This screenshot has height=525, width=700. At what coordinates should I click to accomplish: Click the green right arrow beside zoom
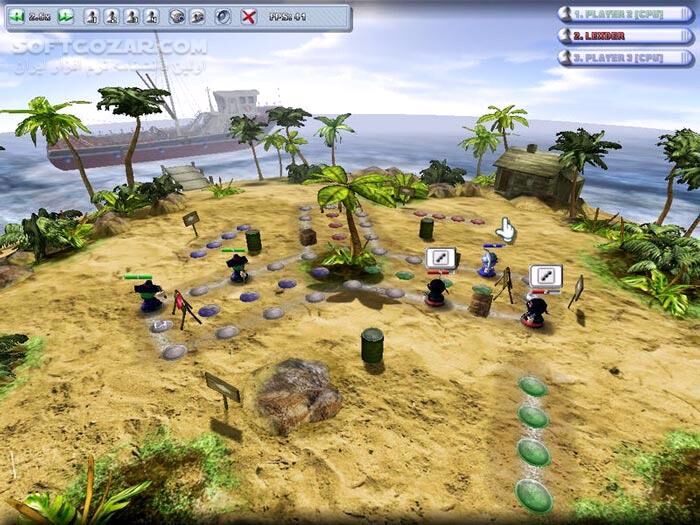[x=65, y=17]
